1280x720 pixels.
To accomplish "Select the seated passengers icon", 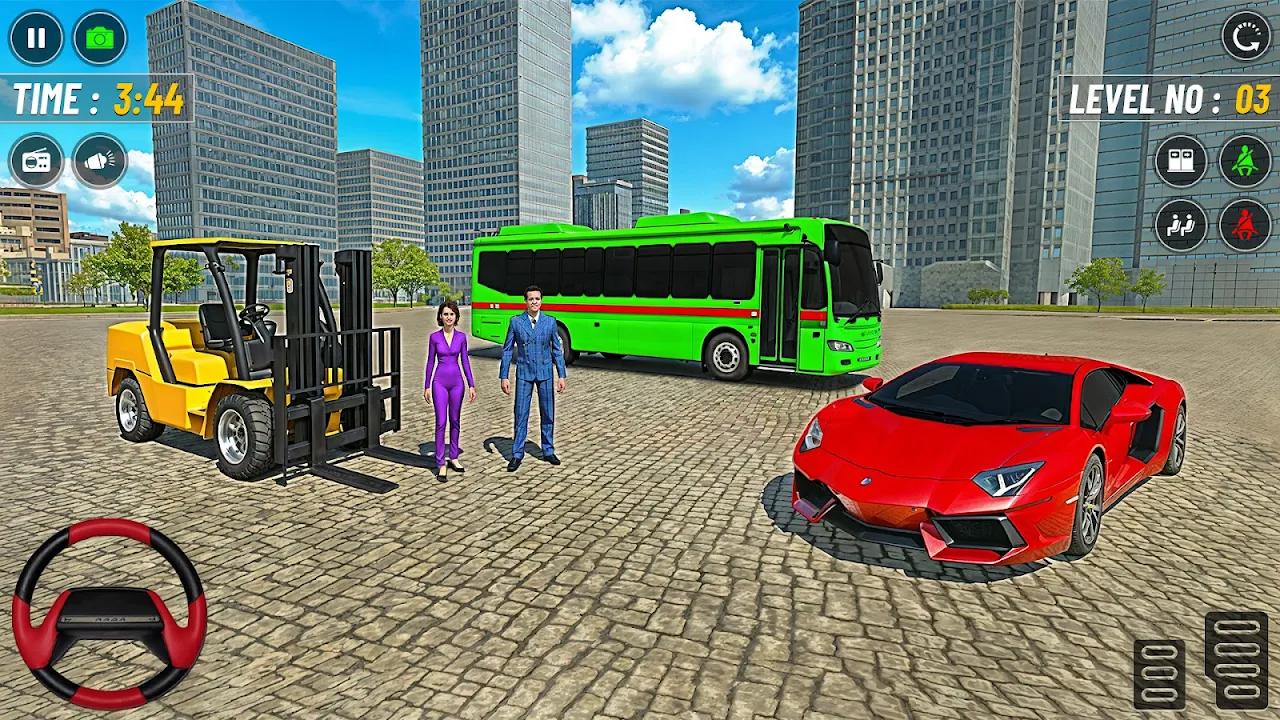I will pos(1181,225).
